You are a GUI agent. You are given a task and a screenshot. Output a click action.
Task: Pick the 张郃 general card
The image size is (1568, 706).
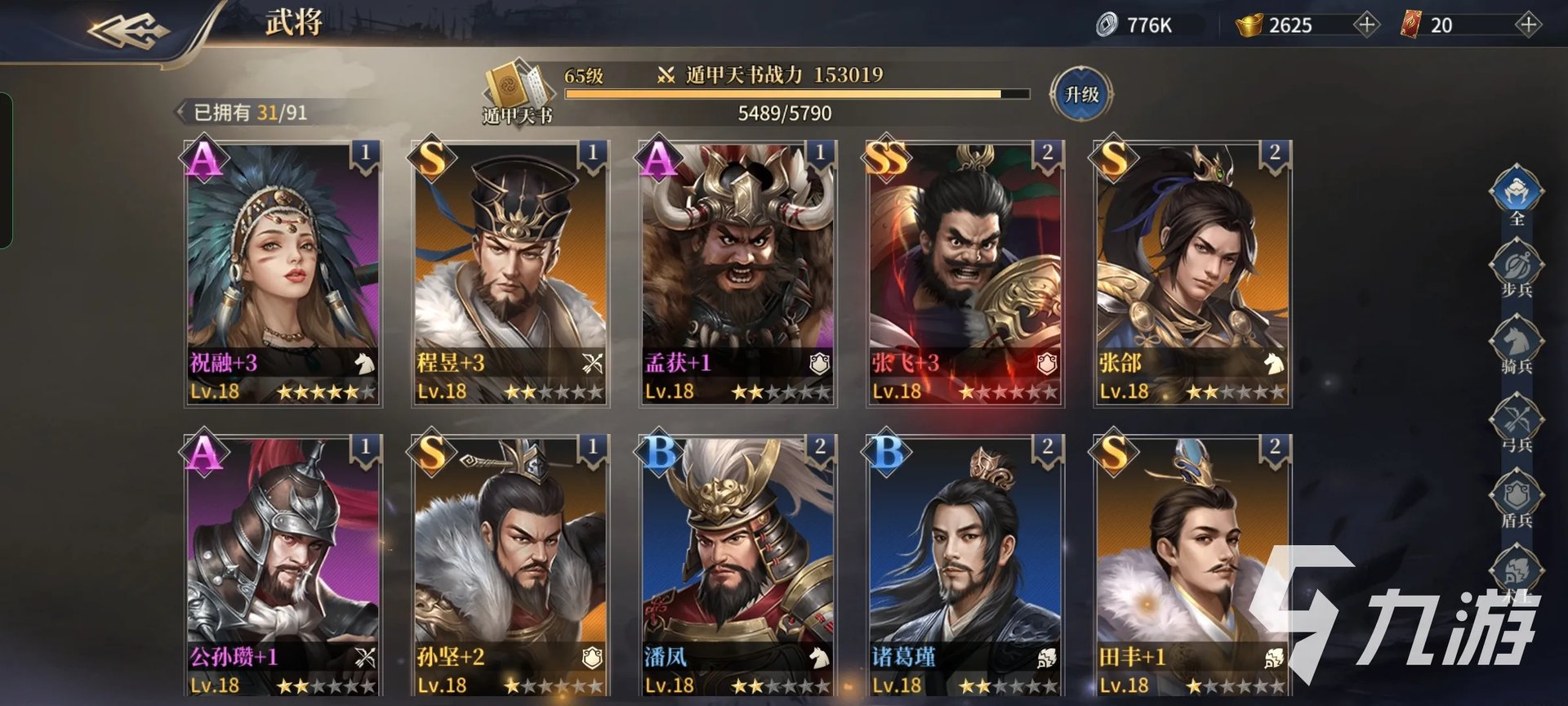[1192, 273]
